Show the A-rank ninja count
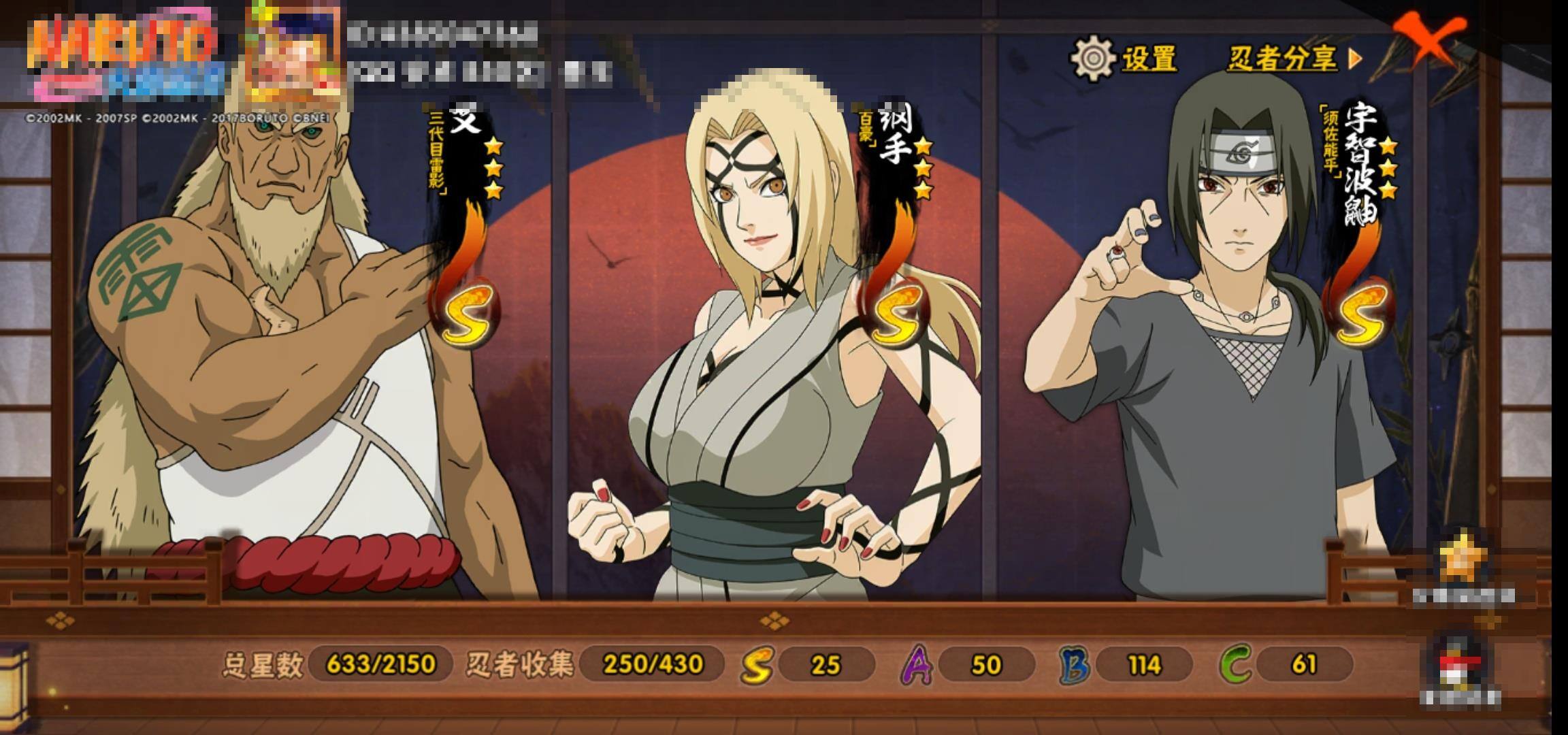The height and width of the screenshot is (735, 1568). coord(969,664)
